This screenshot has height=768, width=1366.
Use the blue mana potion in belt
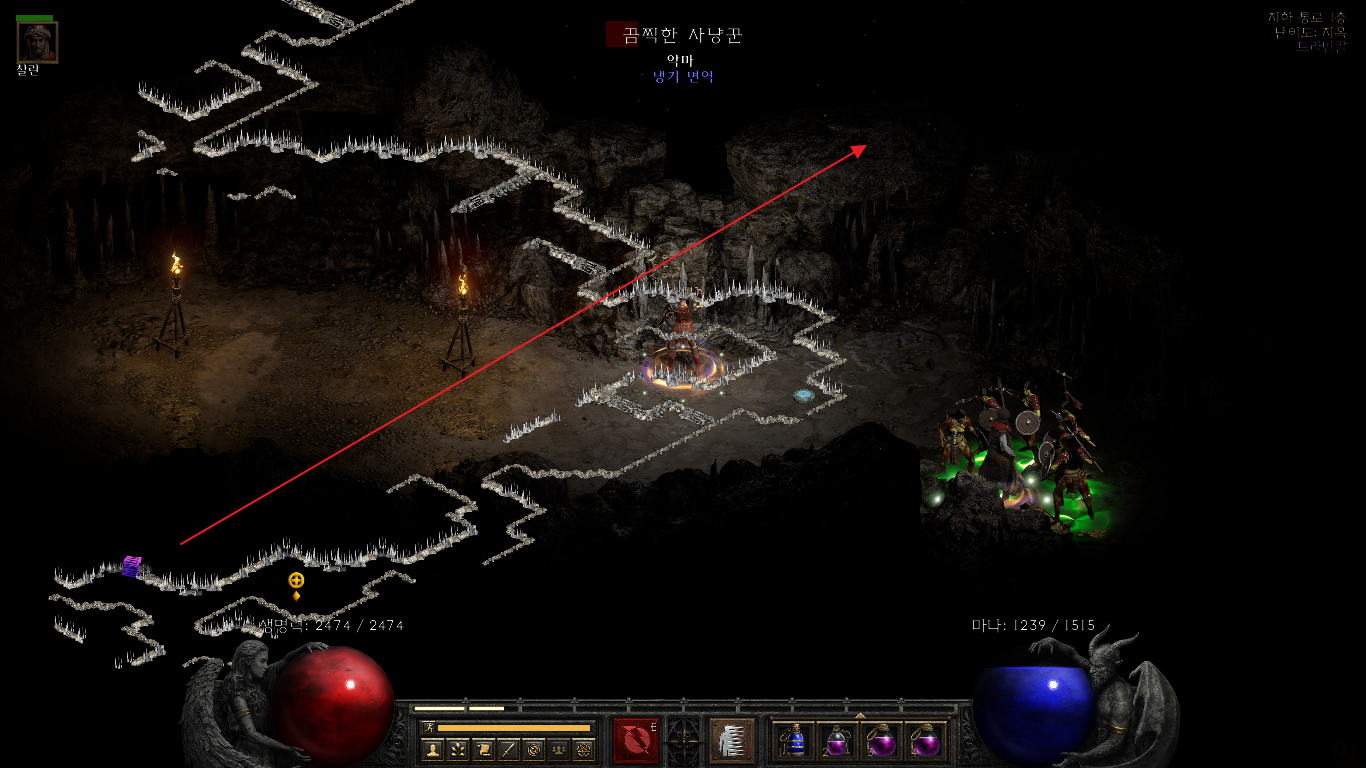coord(794,741)
